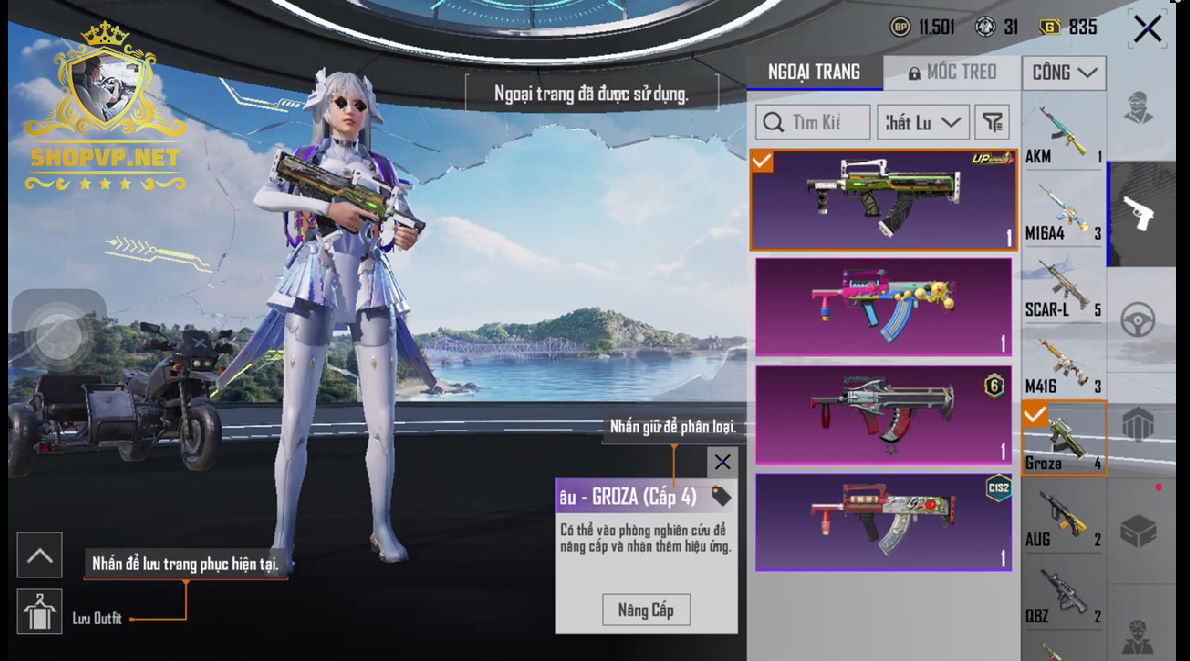This screenshot has width=1190, height=661.
Task: Select AKM in the weapon list
Action: coord(1063,133)
